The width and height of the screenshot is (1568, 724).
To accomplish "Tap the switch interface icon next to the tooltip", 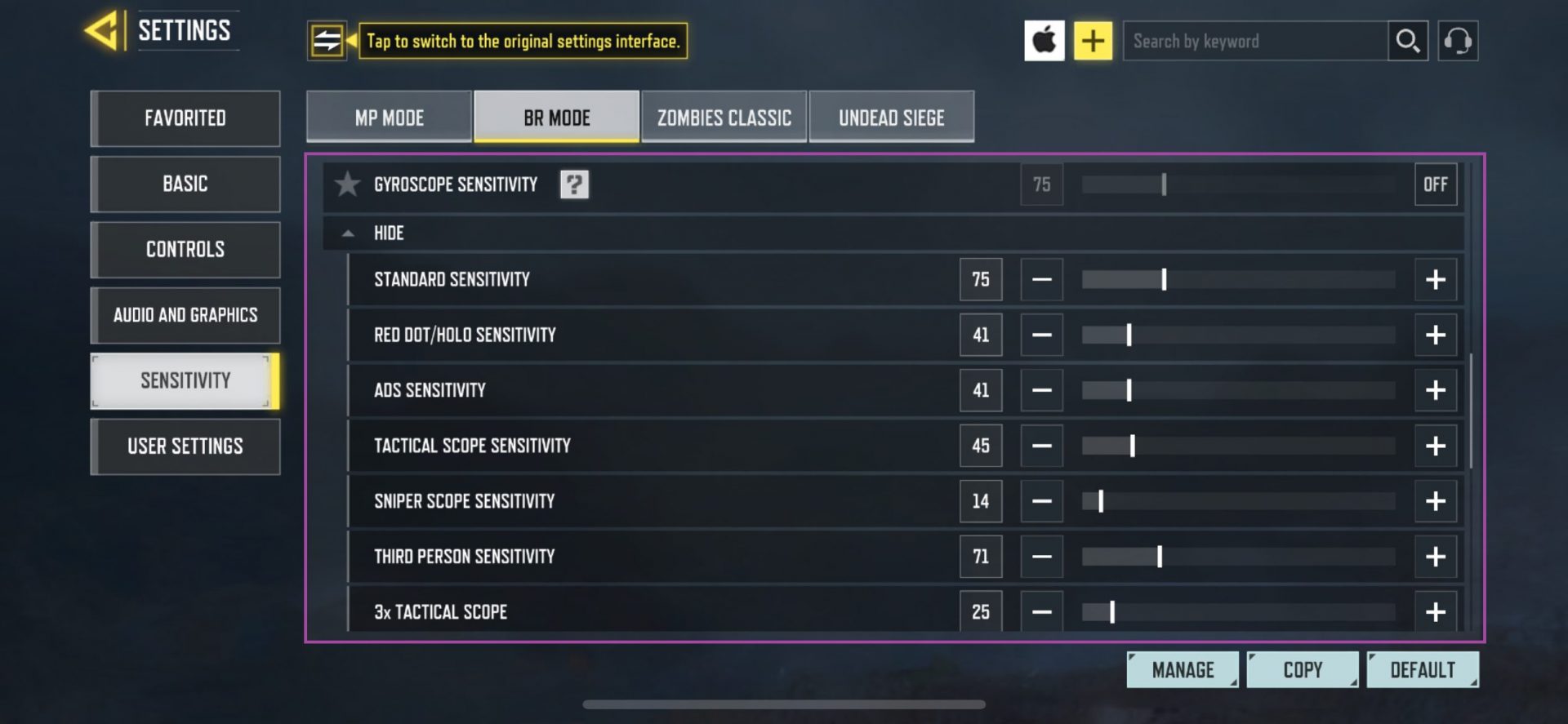I will click(327, 40).
